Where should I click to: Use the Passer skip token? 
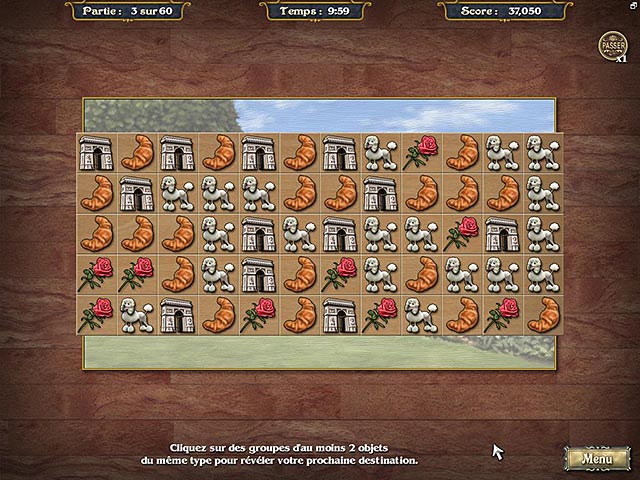point(611,45)
